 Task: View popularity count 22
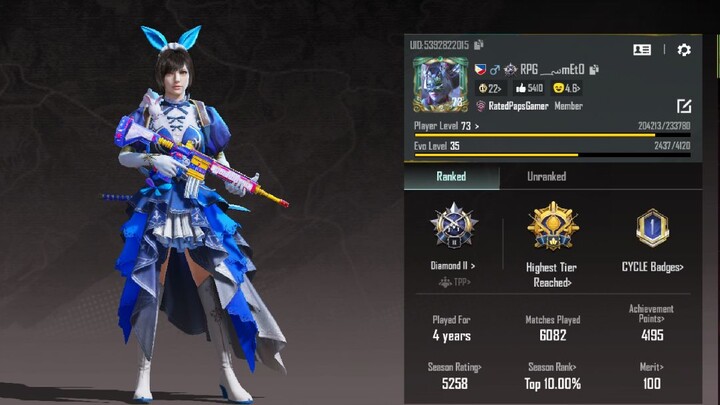491,88
